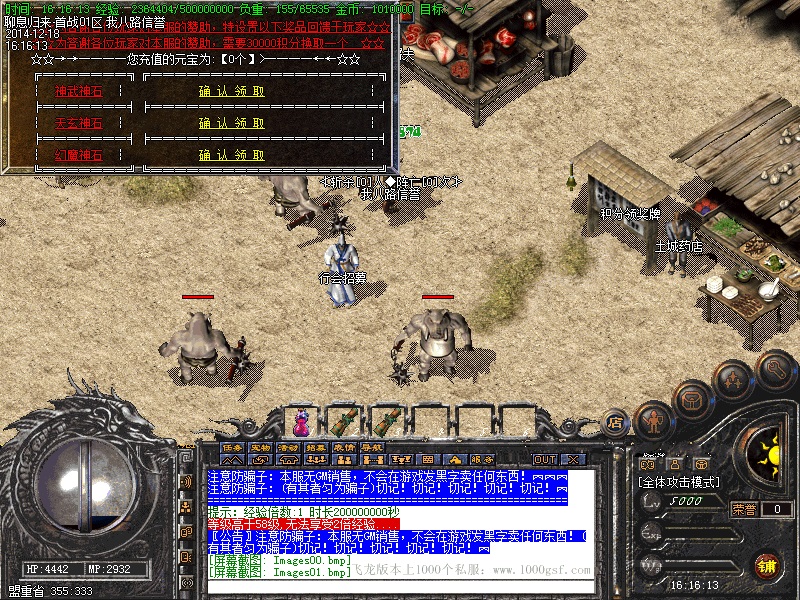
Task: Select the 神武神石 reward link
Action: pos(78,91)
